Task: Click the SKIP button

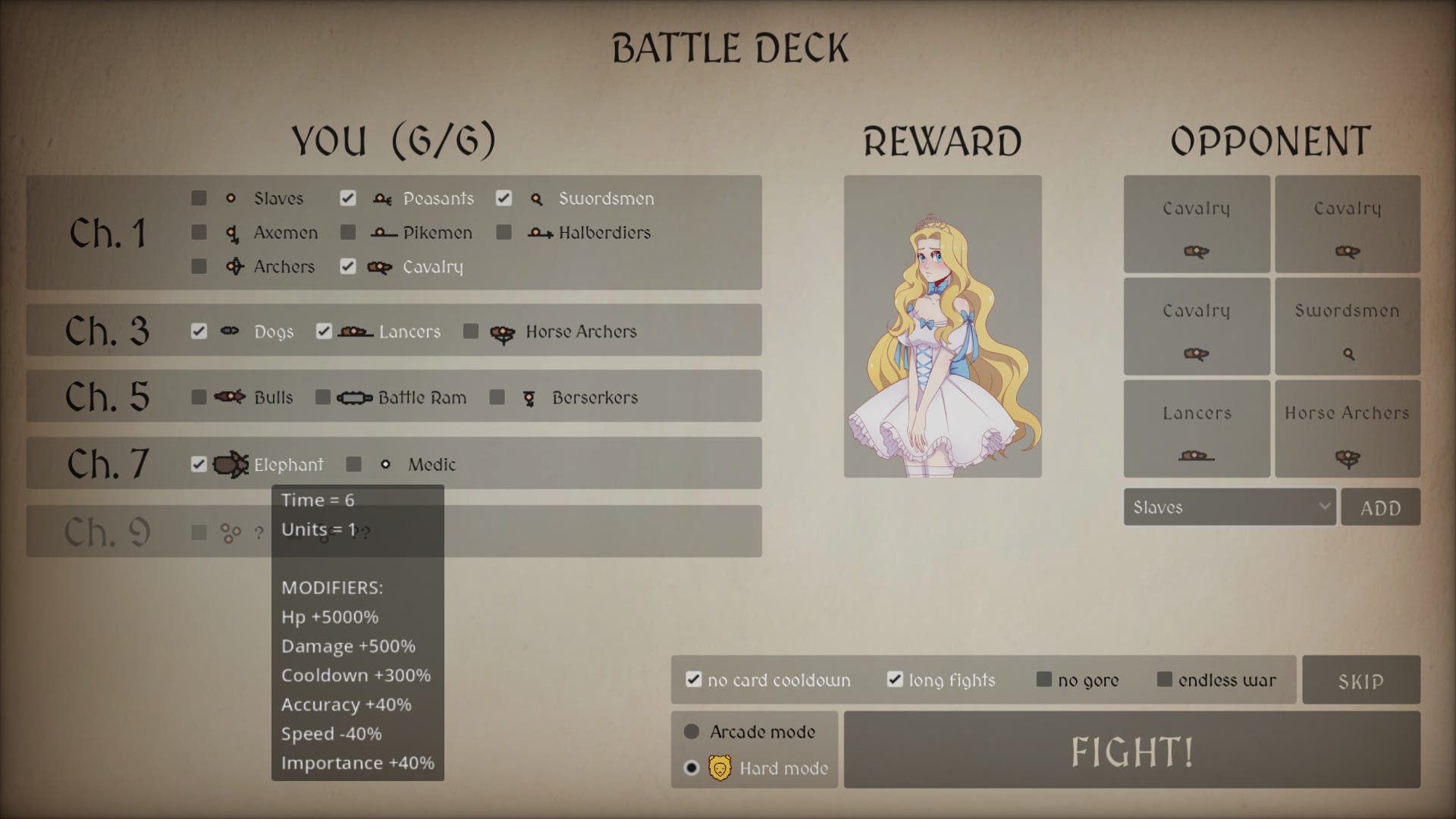Action: click(x=1361, y=679)
